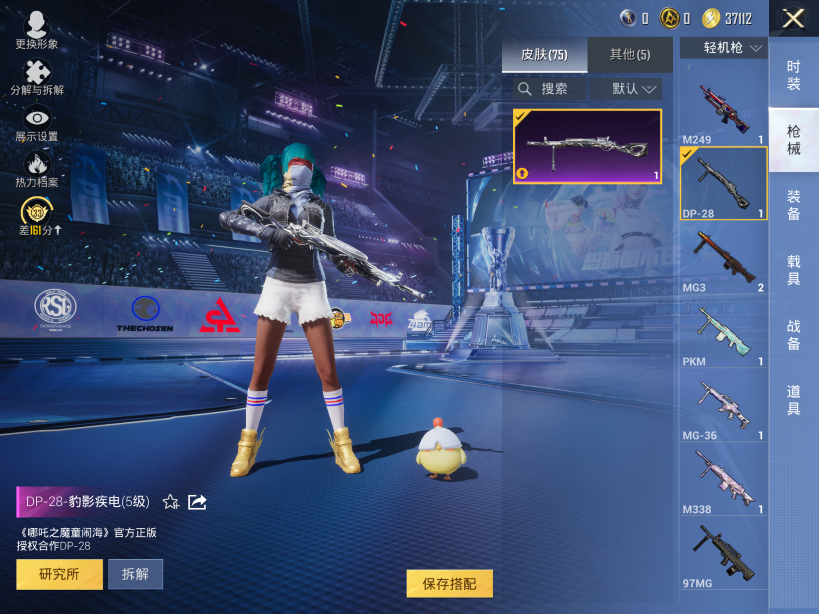Switch to the 皮肤(75) skins tab

point(544,55)
